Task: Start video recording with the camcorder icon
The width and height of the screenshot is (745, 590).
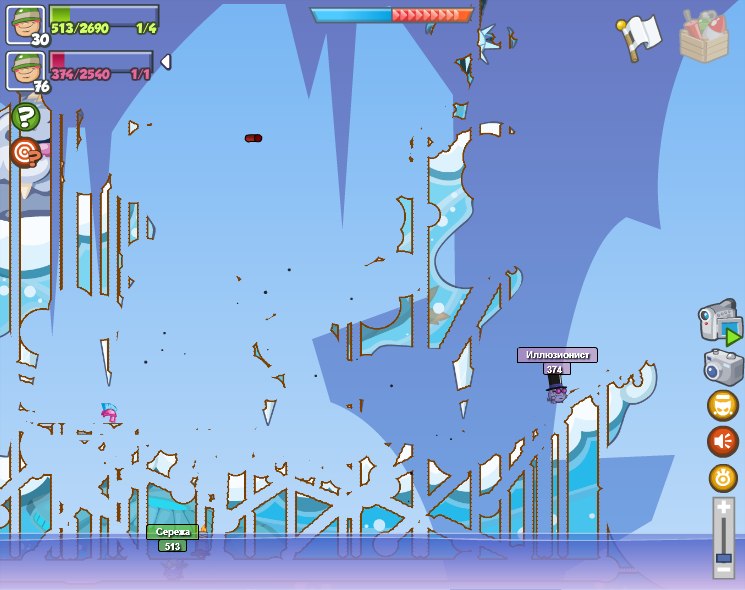Action: [720, 323]
